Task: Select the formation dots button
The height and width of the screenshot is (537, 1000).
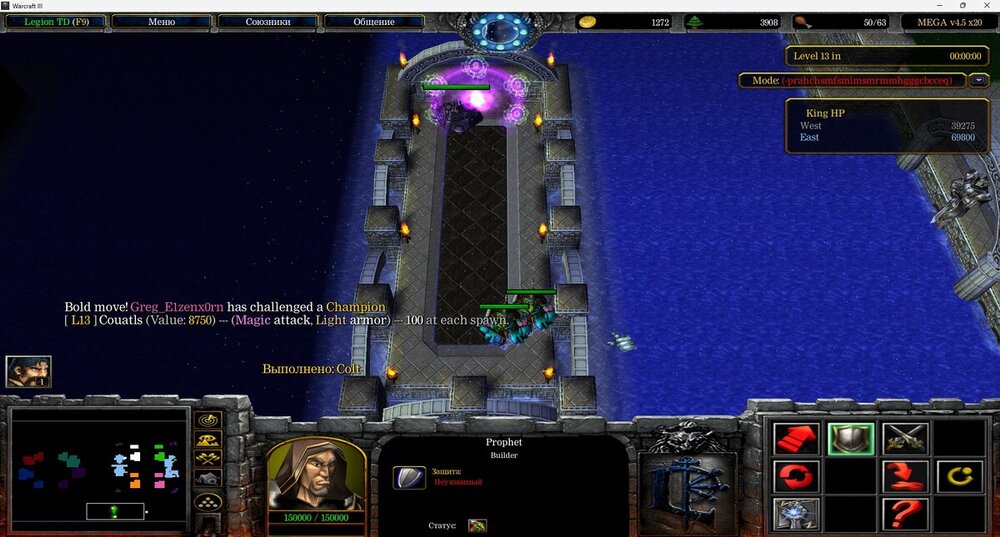Action: tap(209, 502)
